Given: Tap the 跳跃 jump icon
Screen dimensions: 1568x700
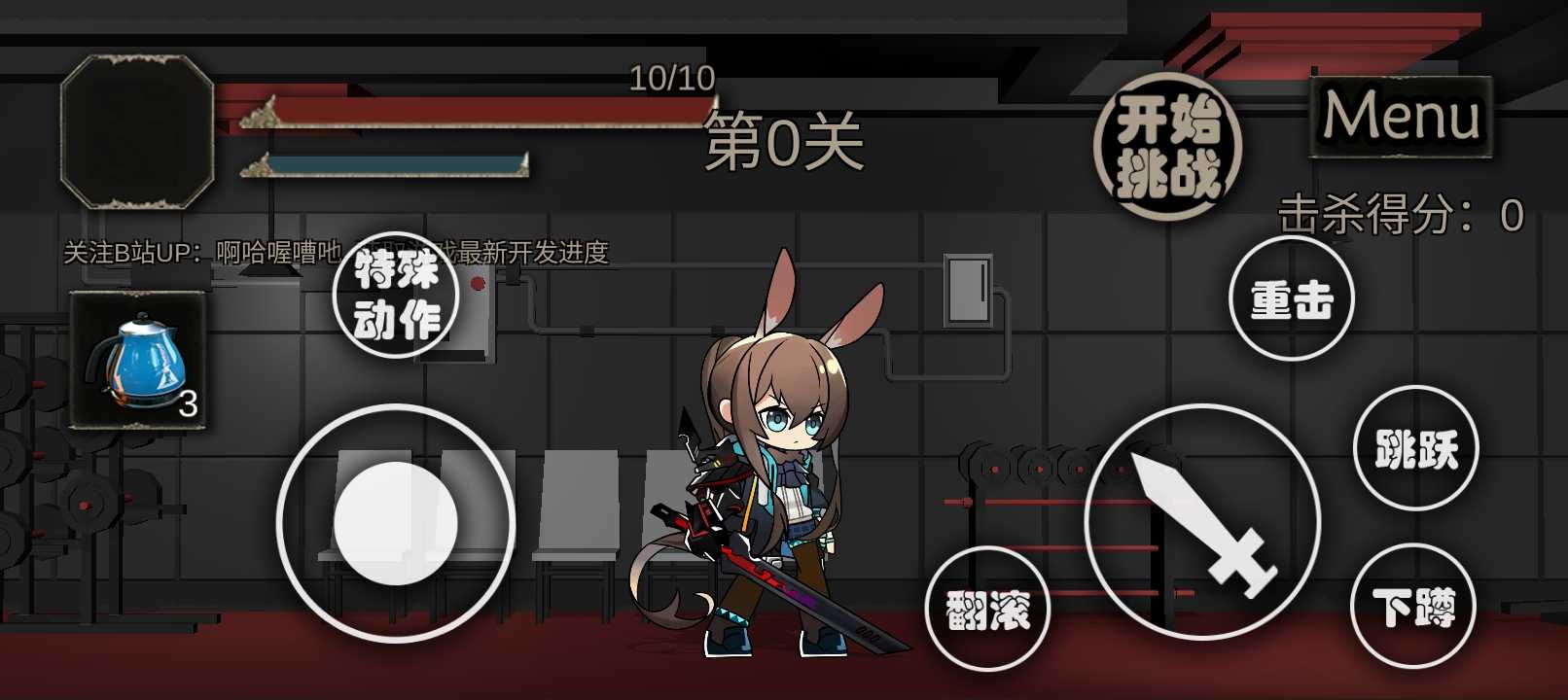Looking at the screenshot, I should click(x=1416, y=447).
